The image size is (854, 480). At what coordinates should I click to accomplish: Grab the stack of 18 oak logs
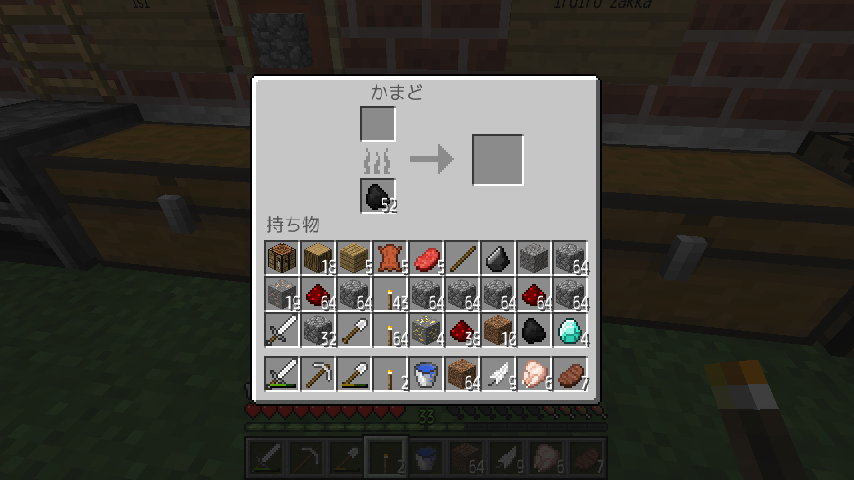coord(318,258)
